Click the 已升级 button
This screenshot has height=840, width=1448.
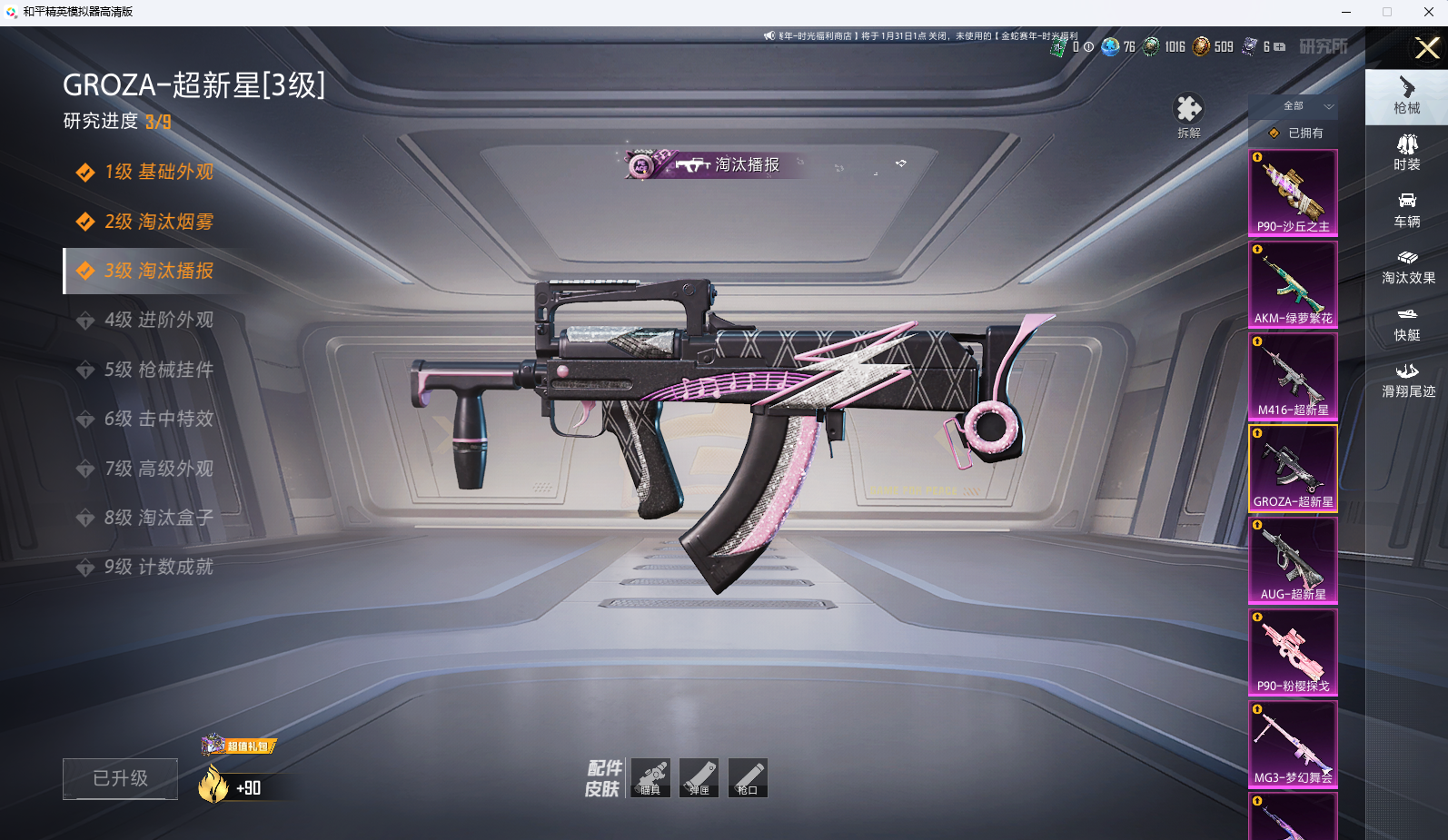pyautogui.click(x=120, y=778)
